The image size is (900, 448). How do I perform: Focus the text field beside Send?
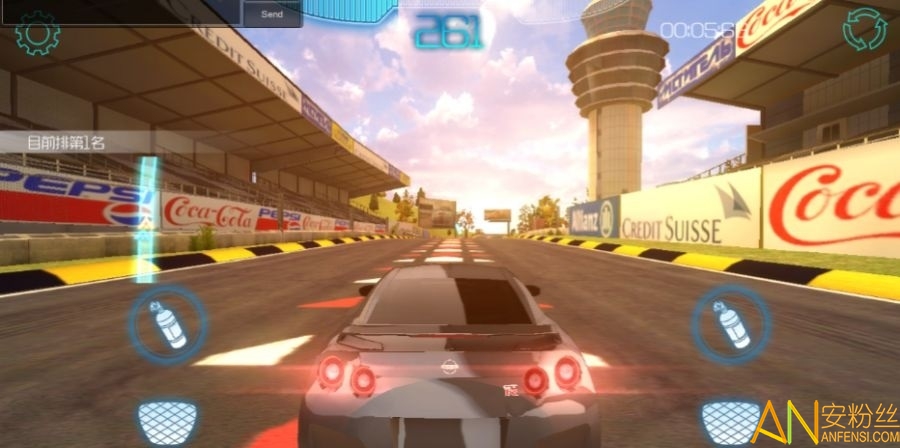[120, 12]
